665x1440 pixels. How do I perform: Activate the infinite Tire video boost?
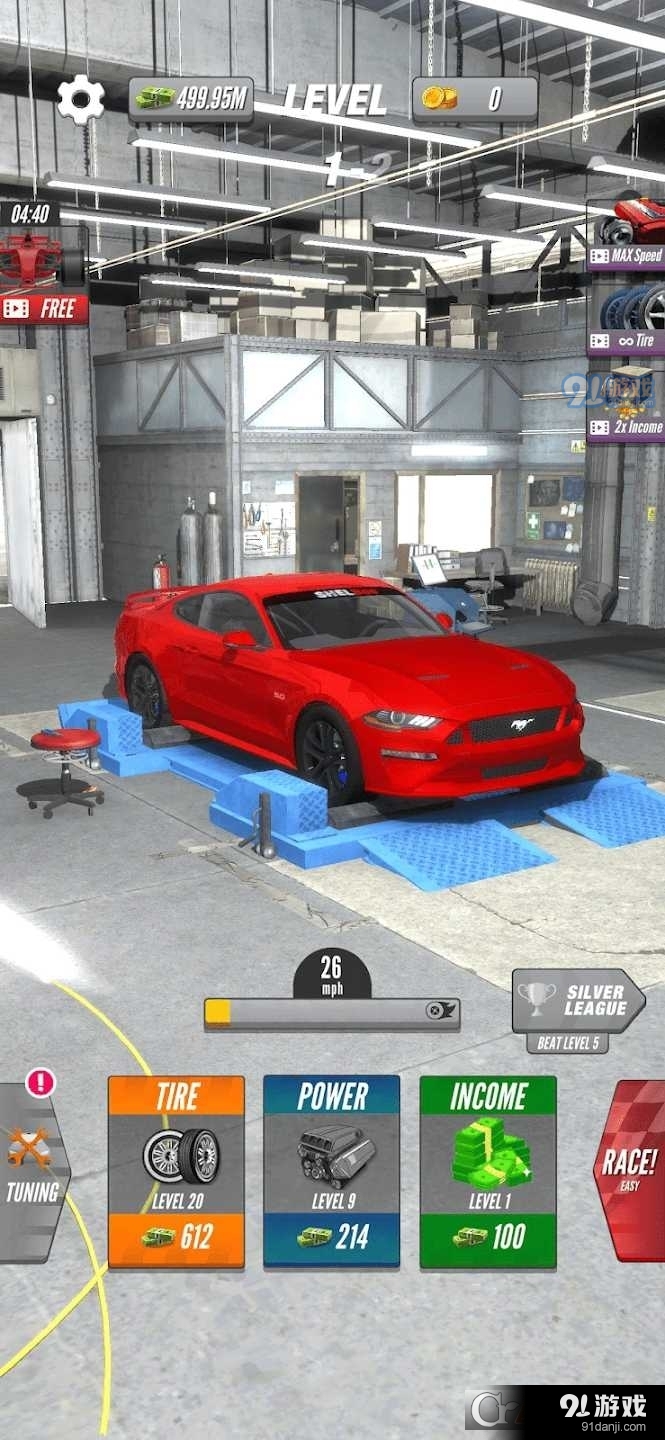click(x=627, y=317)
